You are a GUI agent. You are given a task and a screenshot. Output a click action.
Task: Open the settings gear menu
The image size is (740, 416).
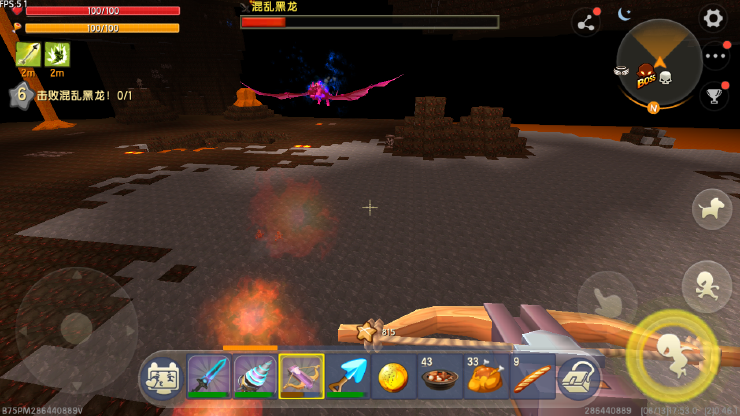point(712,18)
